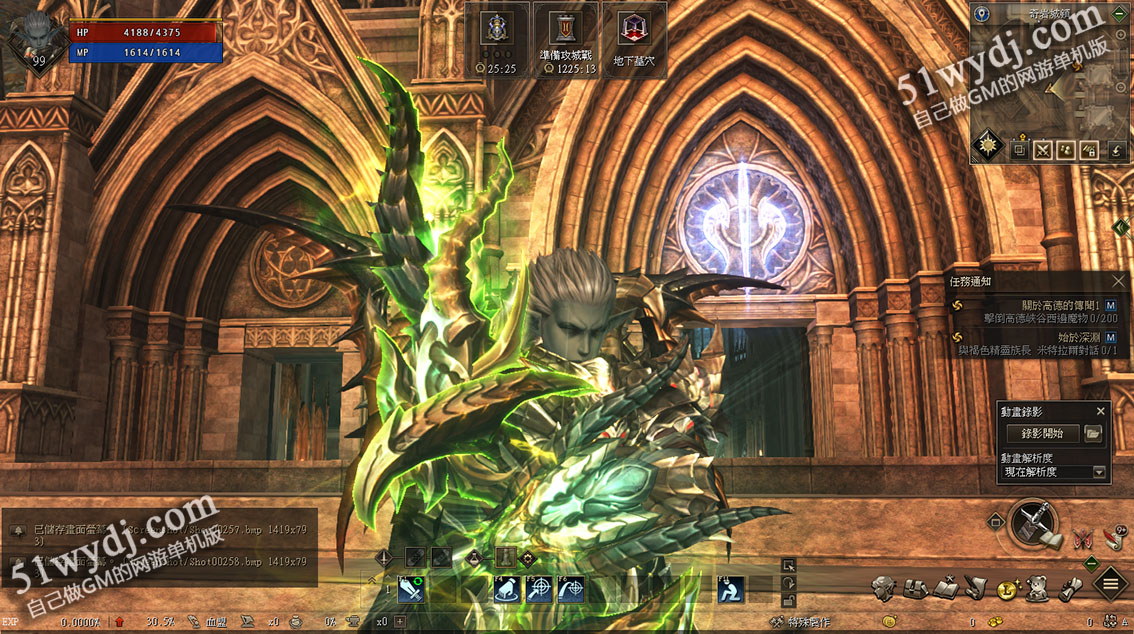This screenshot has height=634, width=1134.
Task: Close the 動畫錄影 recording panel
Action: point(1101,411)
